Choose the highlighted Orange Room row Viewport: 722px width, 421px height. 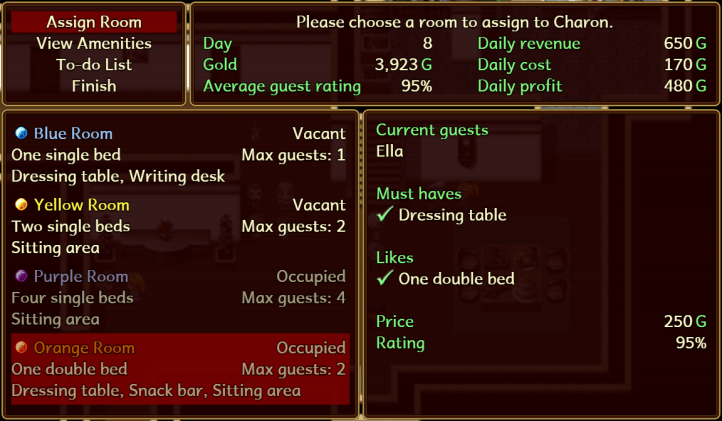pos(178,369)
